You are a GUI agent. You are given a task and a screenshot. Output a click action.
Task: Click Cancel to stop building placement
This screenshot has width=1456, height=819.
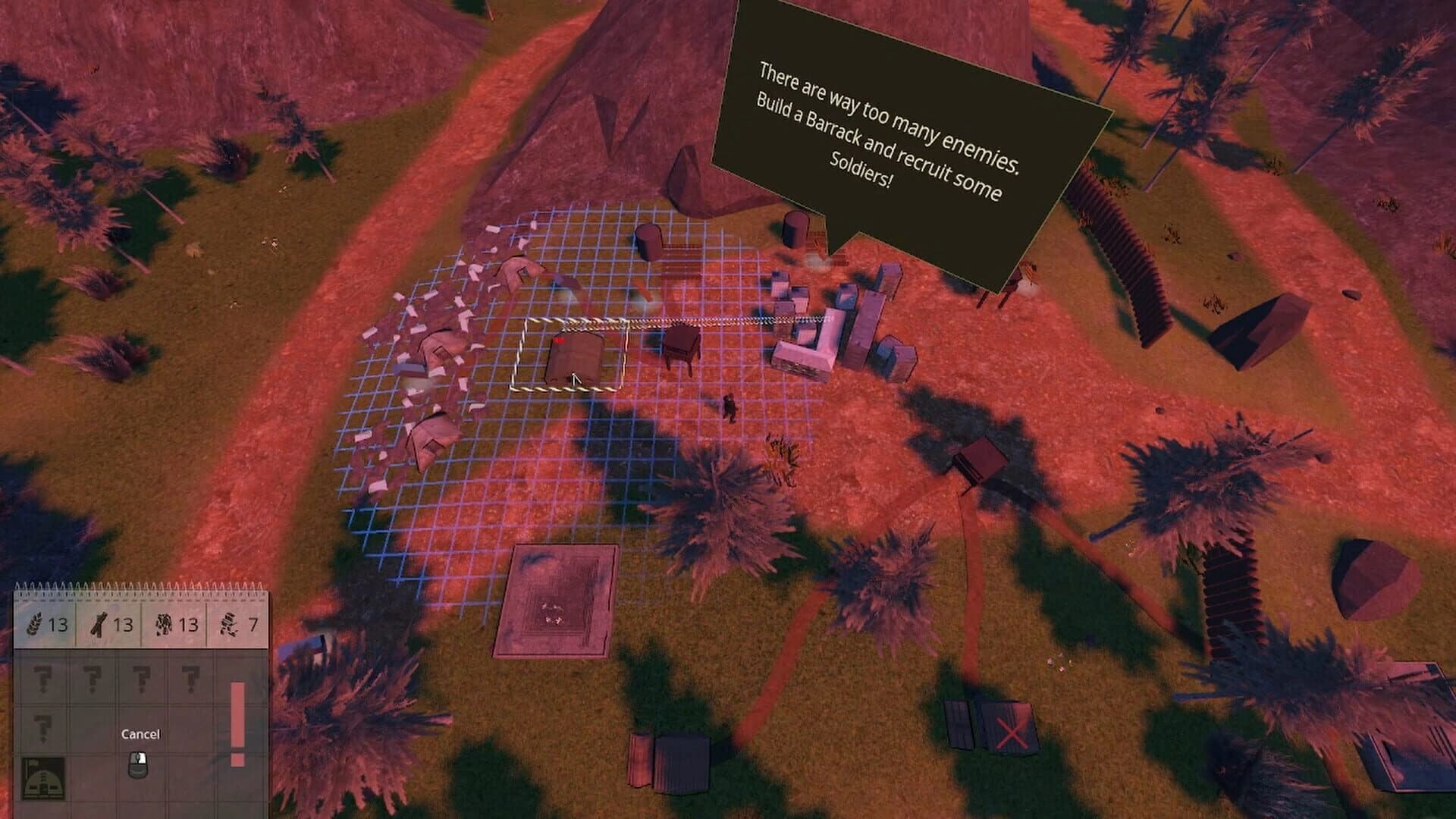141,734
